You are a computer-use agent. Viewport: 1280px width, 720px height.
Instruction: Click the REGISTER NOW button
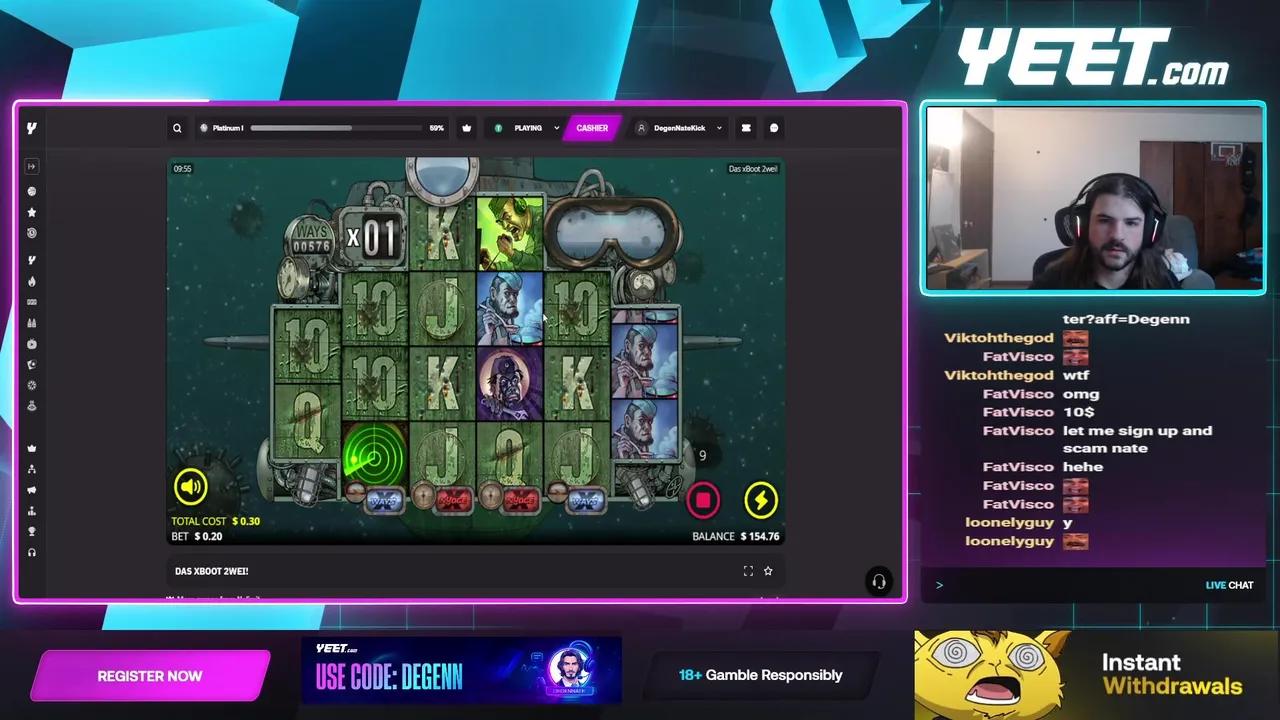pos(150,676)
